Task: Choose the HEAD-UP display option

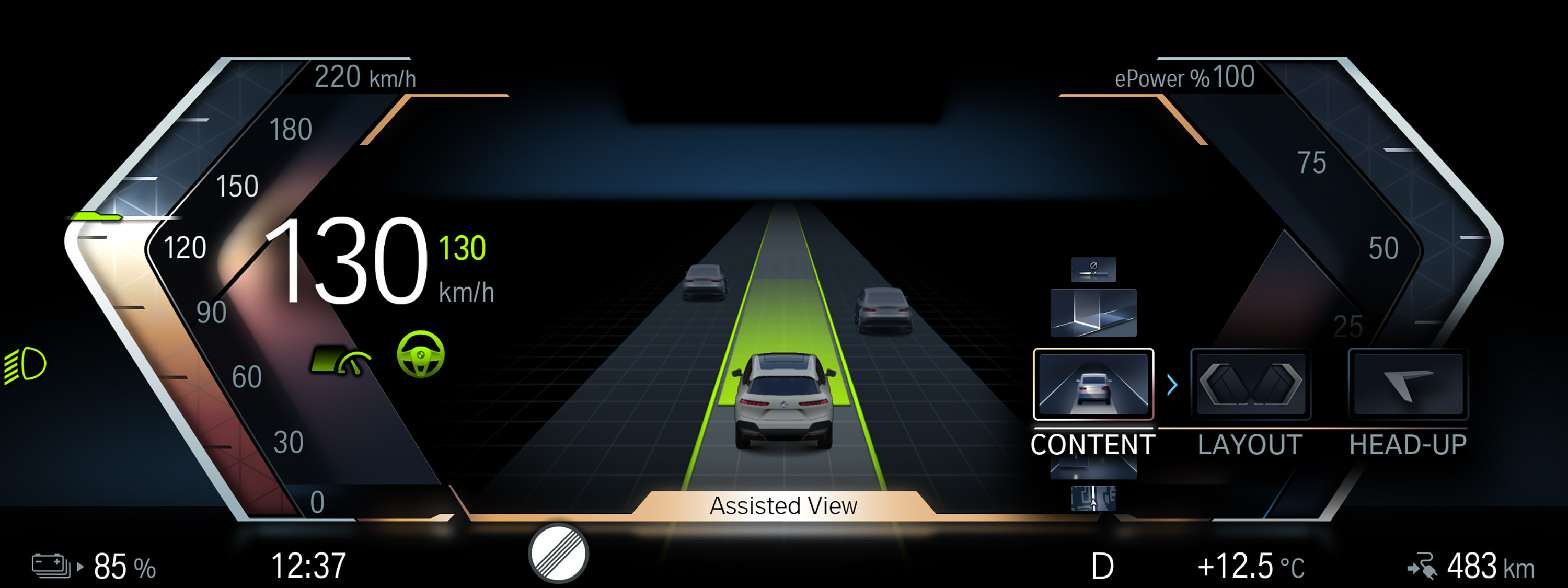Action: click(1408, 384)
